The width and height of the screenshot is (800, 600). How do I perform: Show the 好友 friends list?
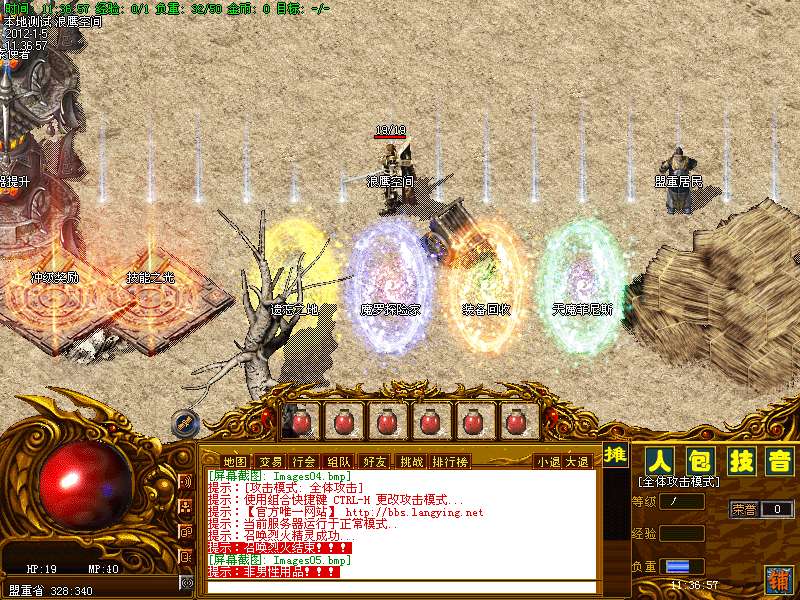point(375,461)
